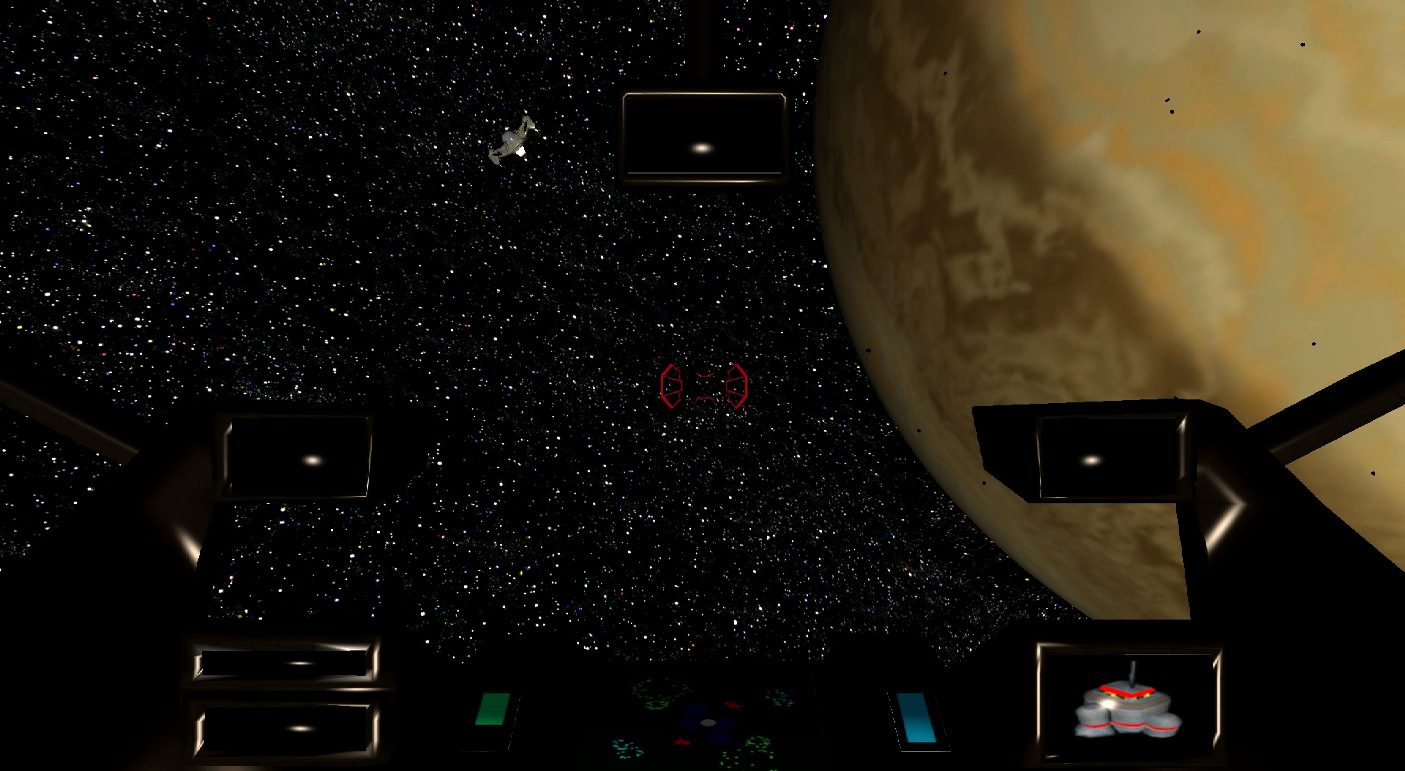The width and height of the screenshot is (1405, 771).
Task: Click the space station image on target monitor
Action: point(1127,707)
